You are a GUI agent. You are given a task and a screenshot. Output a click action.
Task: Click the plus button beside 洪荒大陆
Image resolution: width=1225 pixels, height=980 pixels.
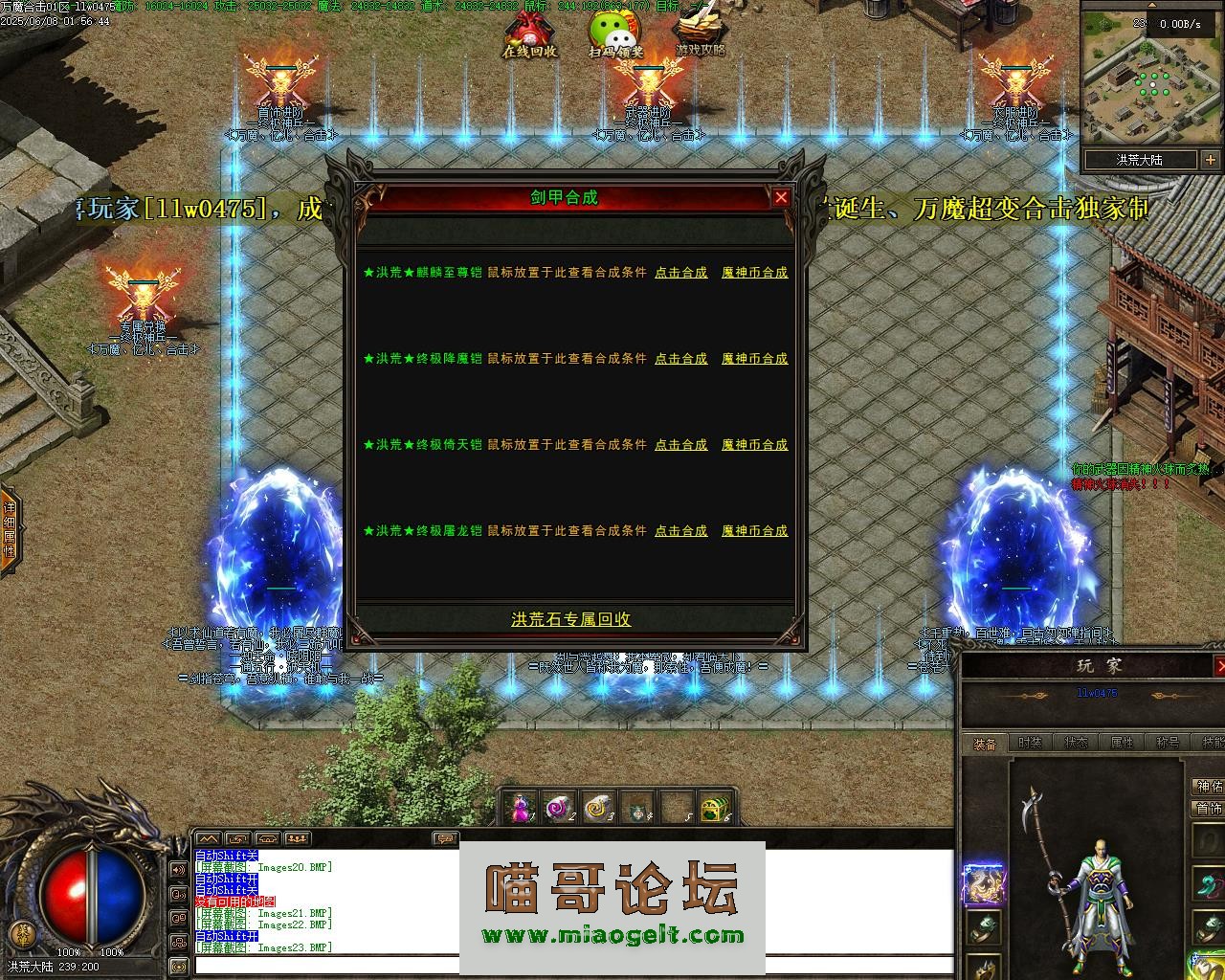coord(1210,160)
